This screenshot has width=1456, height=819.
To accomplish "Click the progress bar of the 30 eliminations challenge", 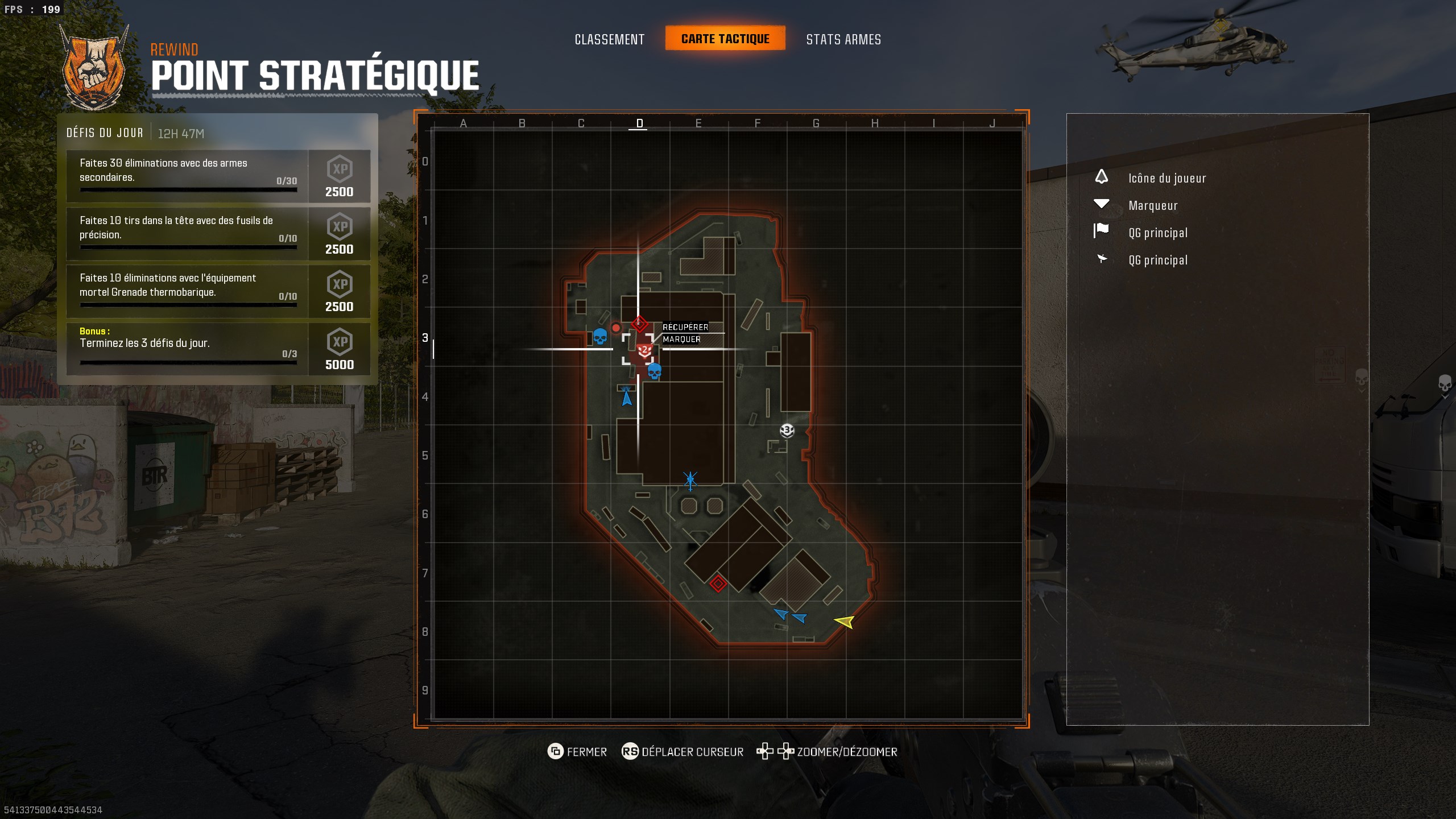I will [x=188, y=189].
